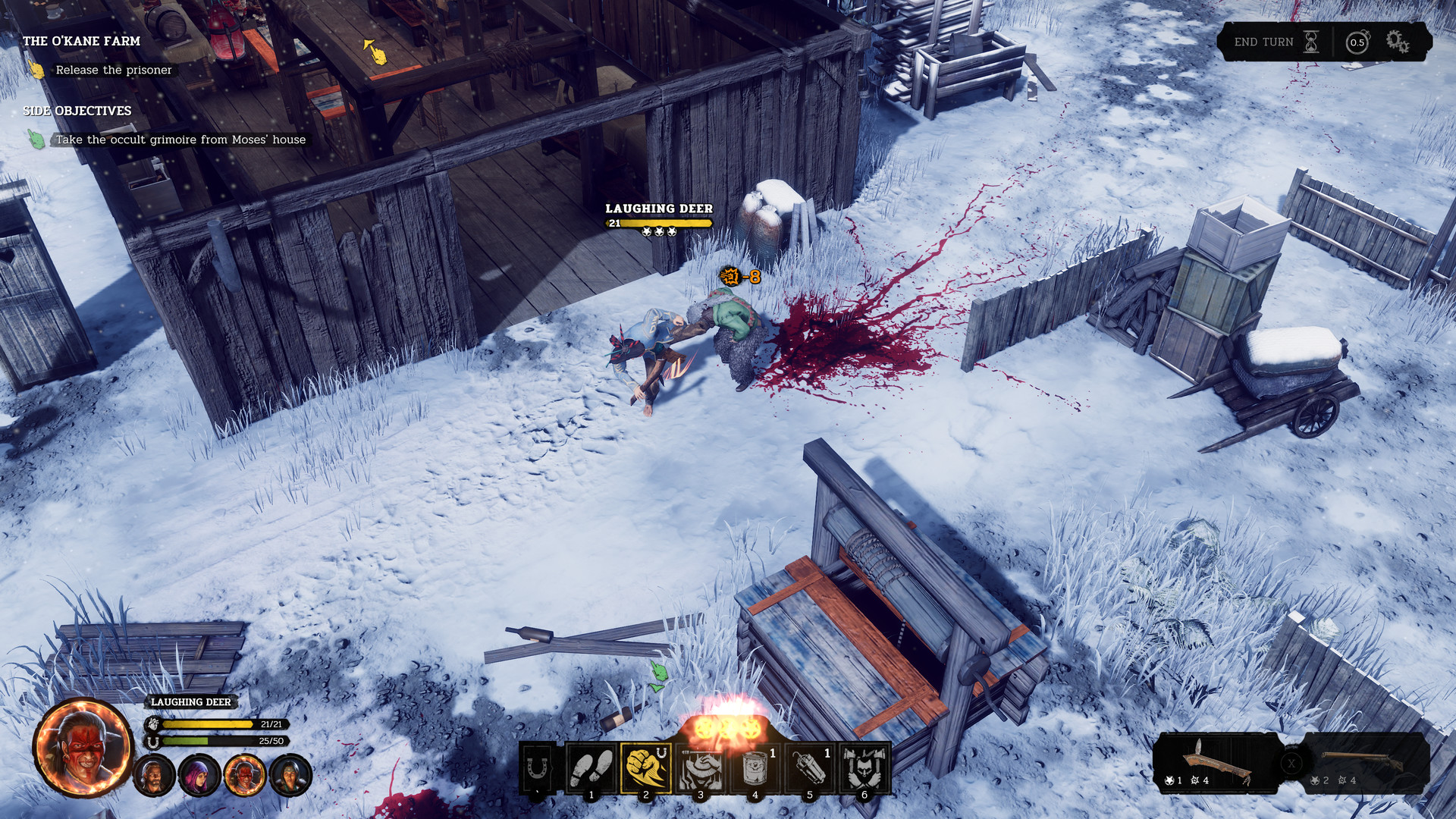Screen dimensions: 1456x819
Task: Click the 0.5 game speed indicator
Action: pos(1357,42)
